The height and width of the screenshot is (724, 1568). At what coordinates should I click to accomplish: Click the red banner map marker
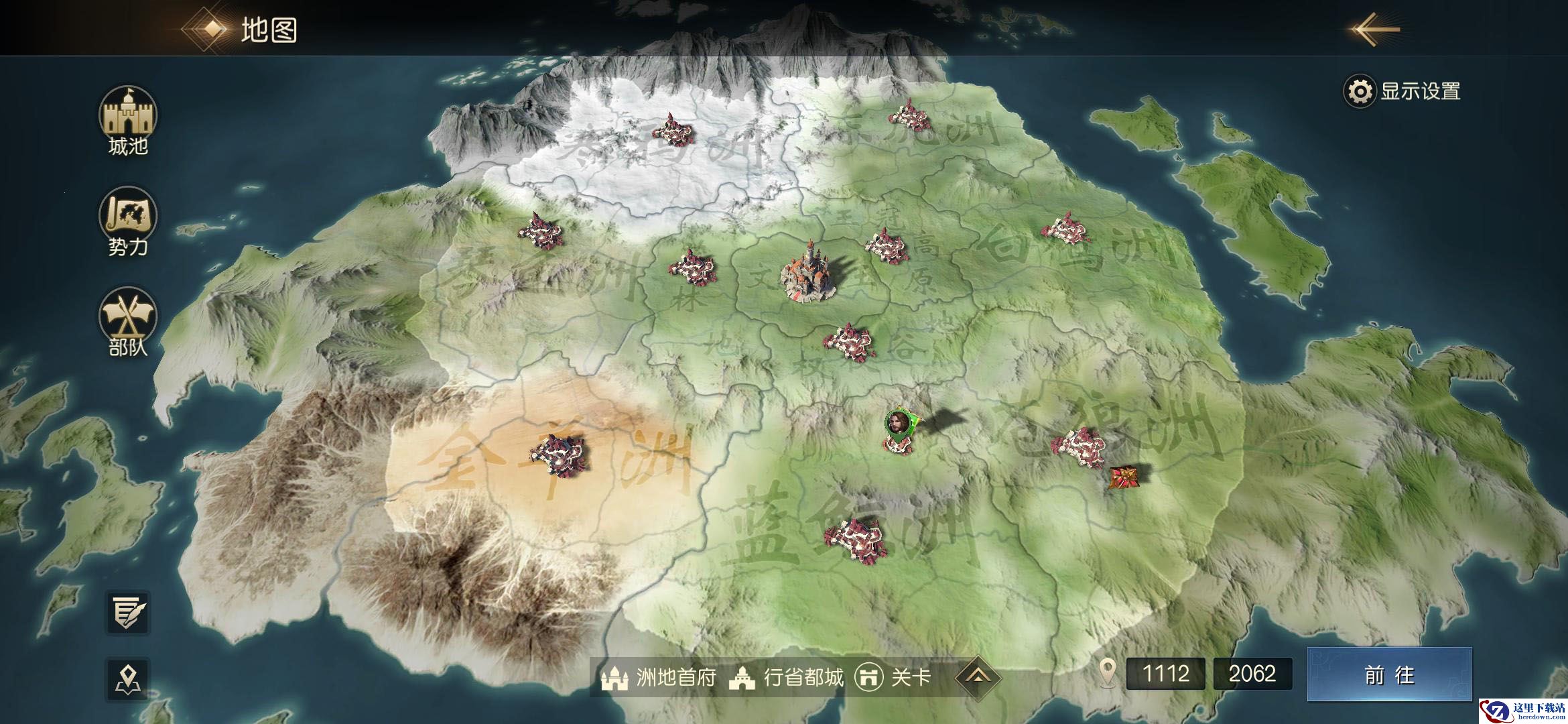[1118, 477]
